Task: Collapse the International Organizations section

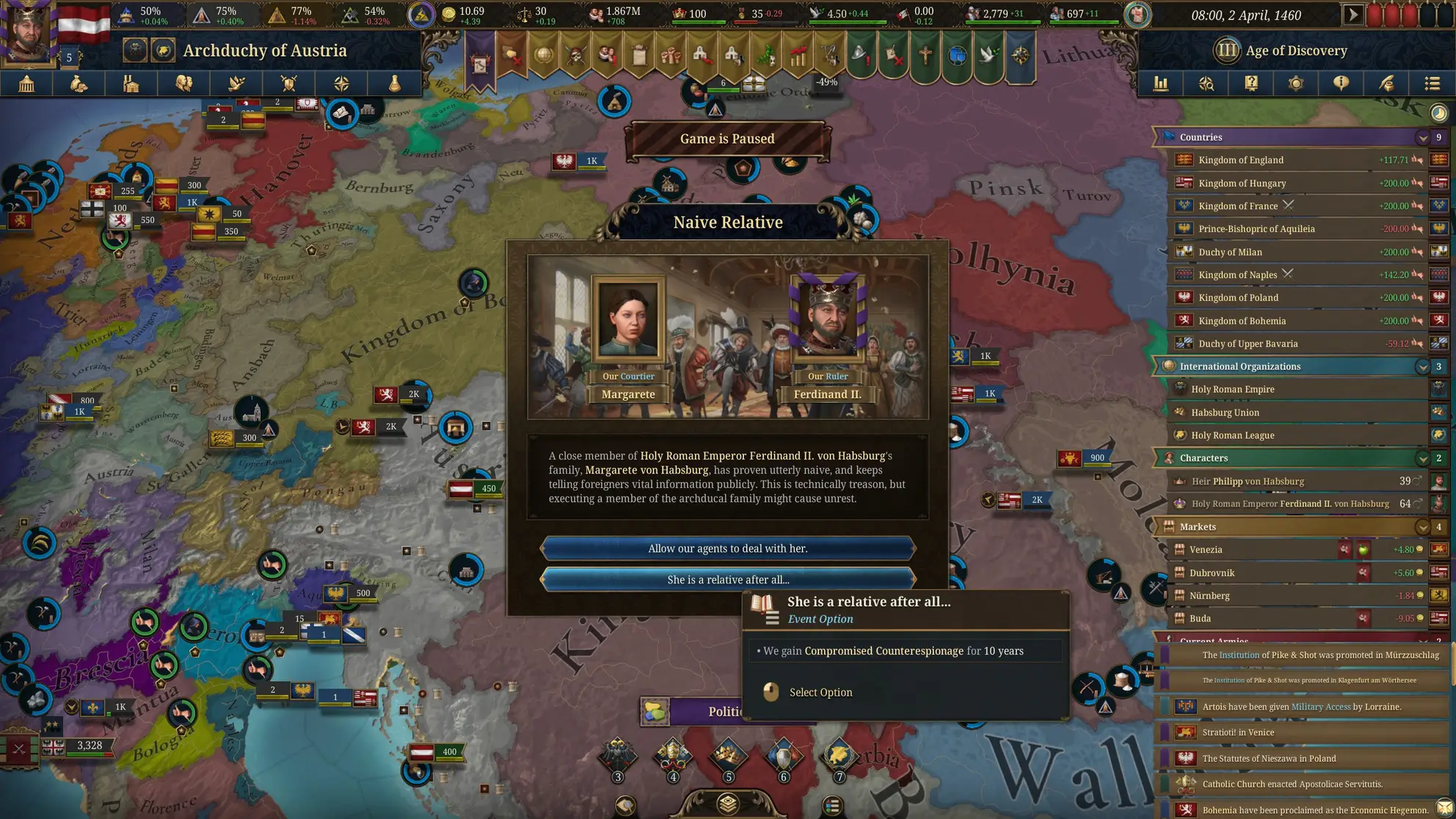Action: [1422, 366]
